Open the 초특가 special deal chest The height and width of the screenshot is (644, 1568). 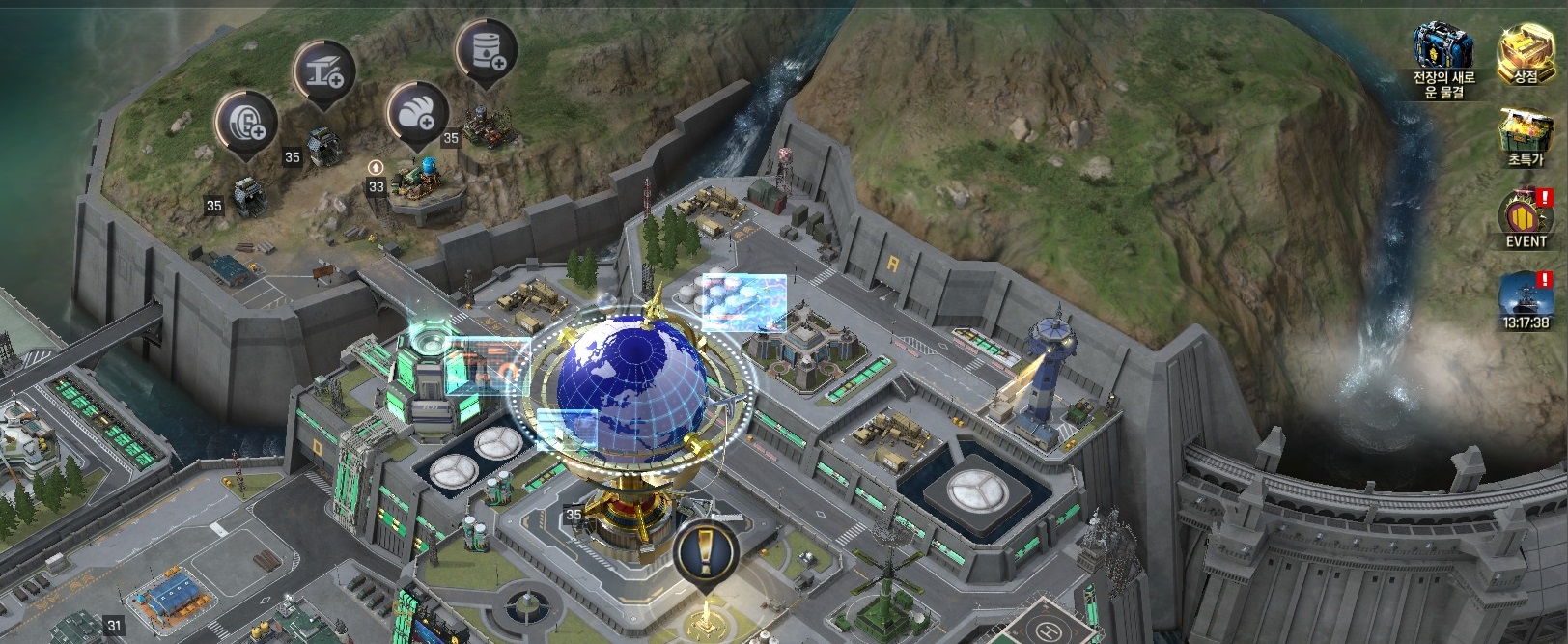click(x=1526, y=135)
